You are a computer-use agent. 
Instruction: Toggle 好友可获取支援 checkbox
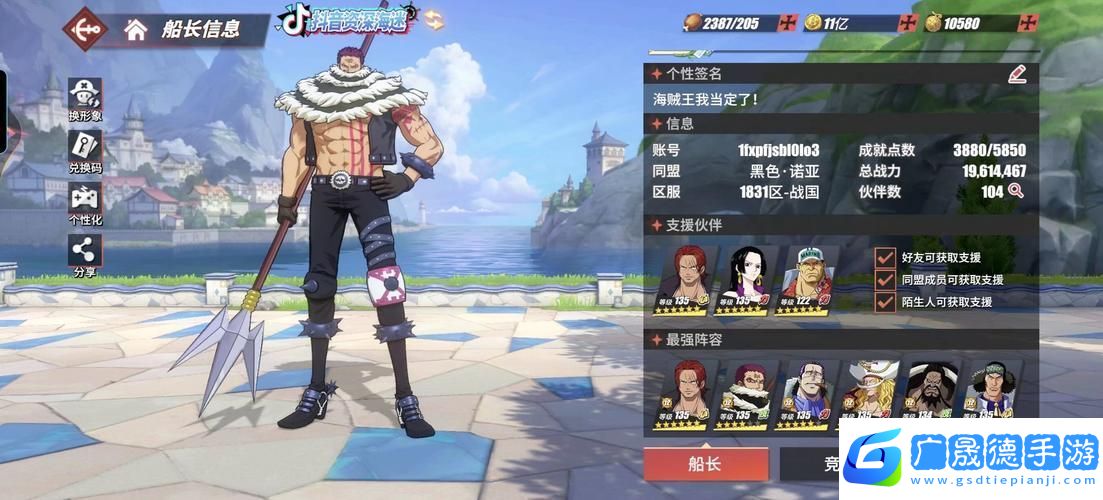pos(884,258)
